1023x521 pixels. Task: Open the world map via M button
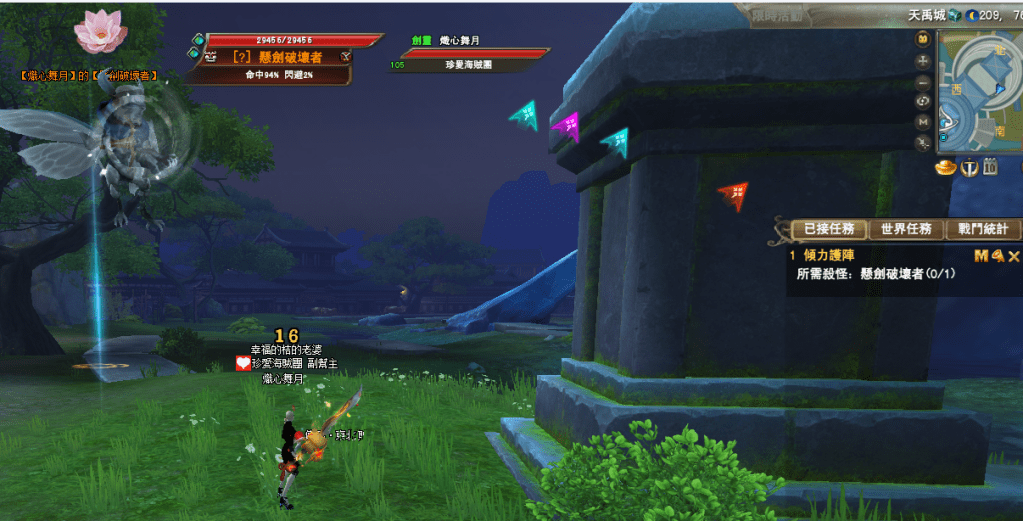click(x=923, y=121)
